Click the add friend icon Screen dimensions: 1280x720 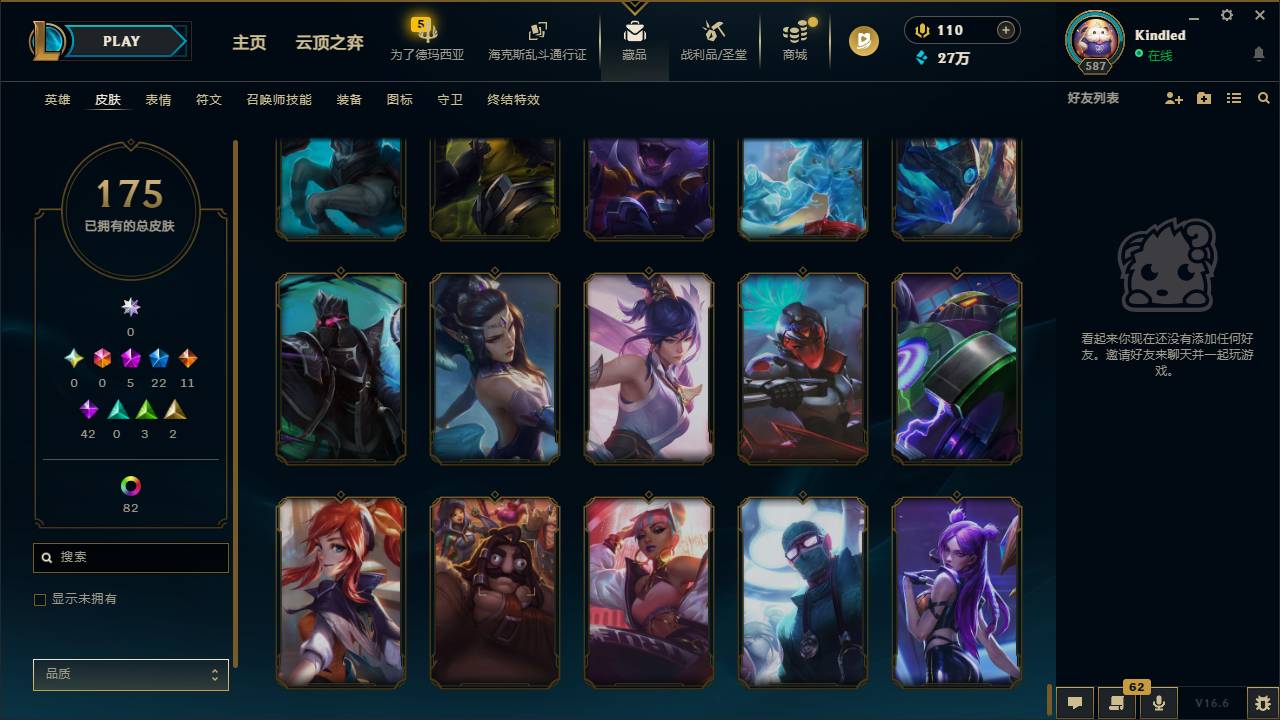[x=1171, y=98]
